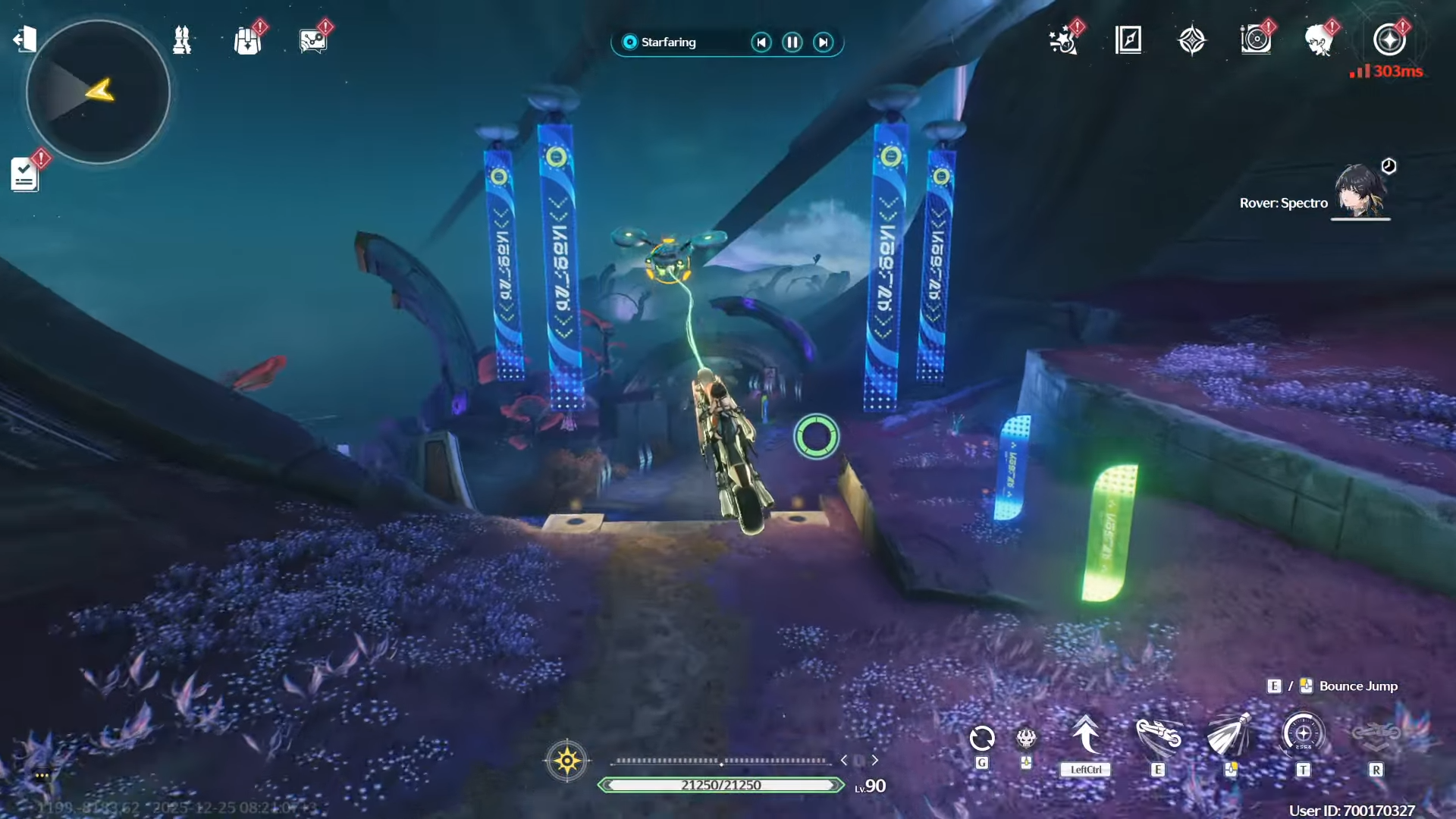
Task: Select Rover: Spectro portrait
Action: pyautogui.click(x=1360, y=193)
